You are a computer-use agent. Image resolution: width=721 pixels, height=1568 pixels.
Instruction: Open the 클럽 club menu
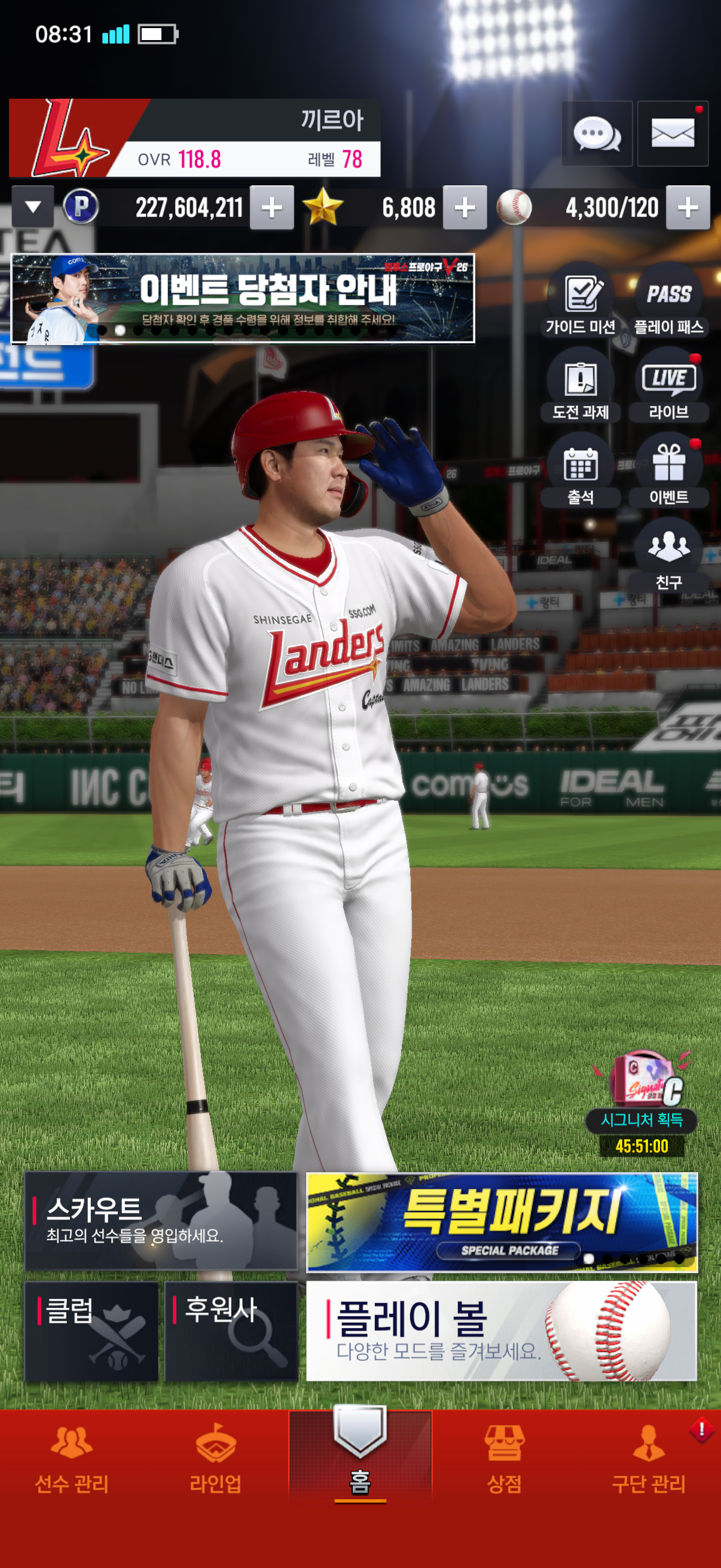[91, 1331]
